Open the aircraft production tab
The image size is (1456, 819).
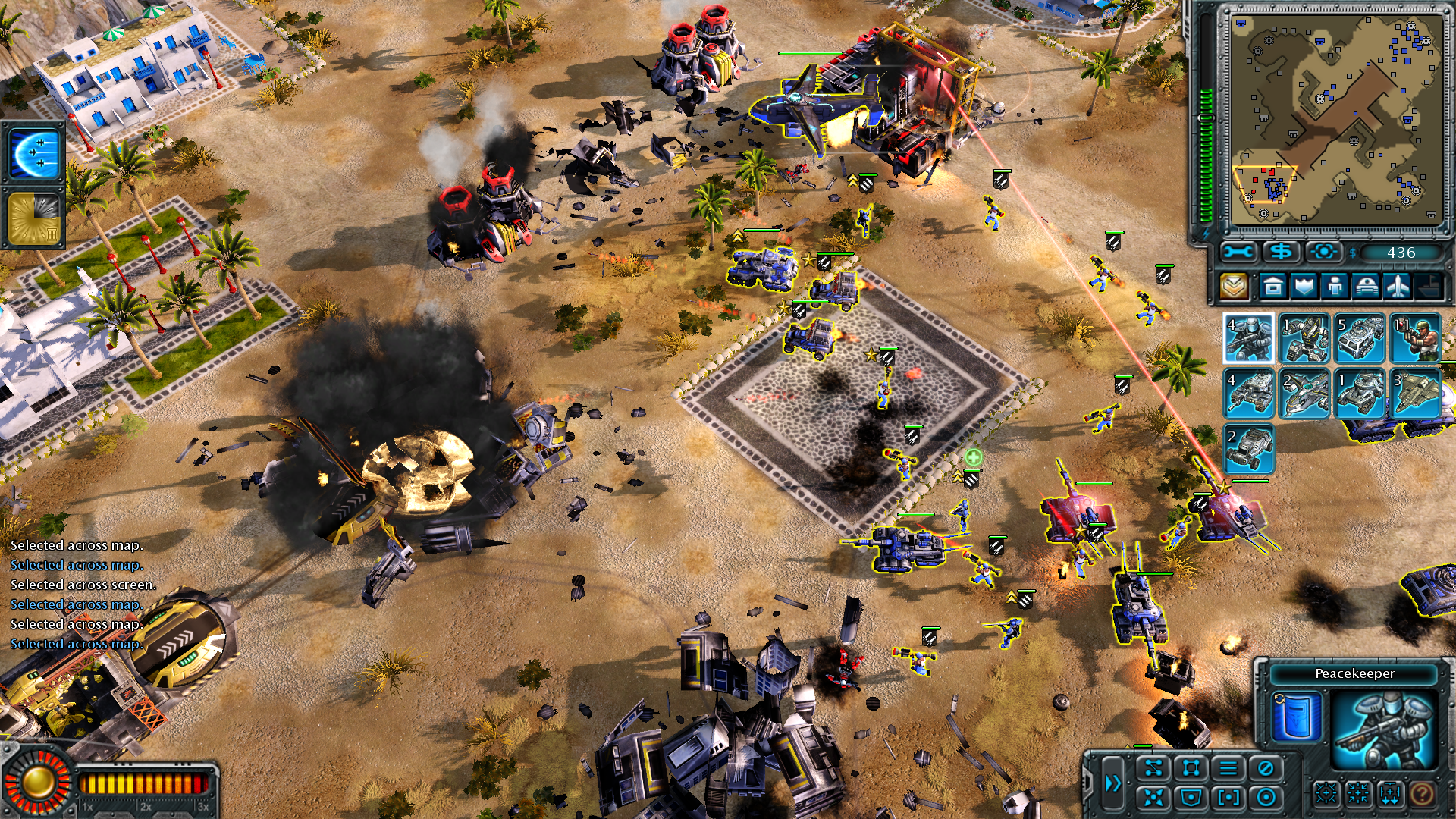click(1397, 287)
